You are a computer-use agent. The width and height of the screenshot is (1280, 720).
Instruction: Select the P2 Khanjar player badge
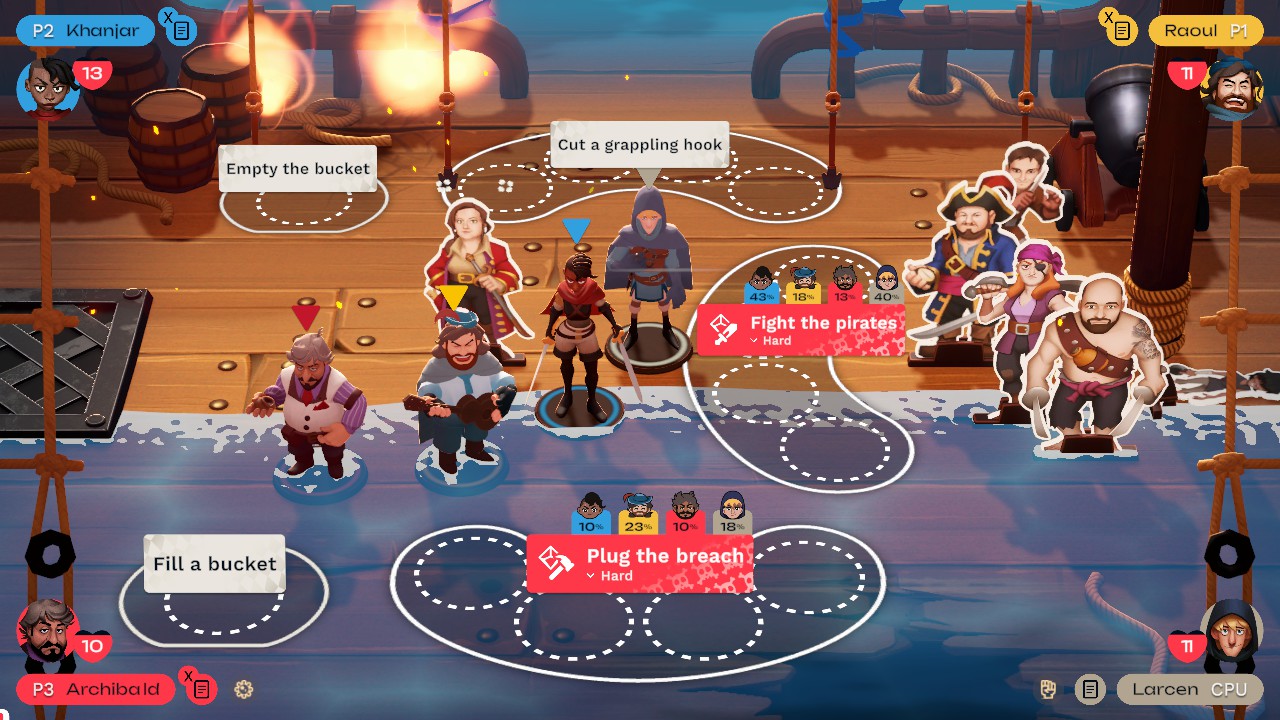(85, 30)
